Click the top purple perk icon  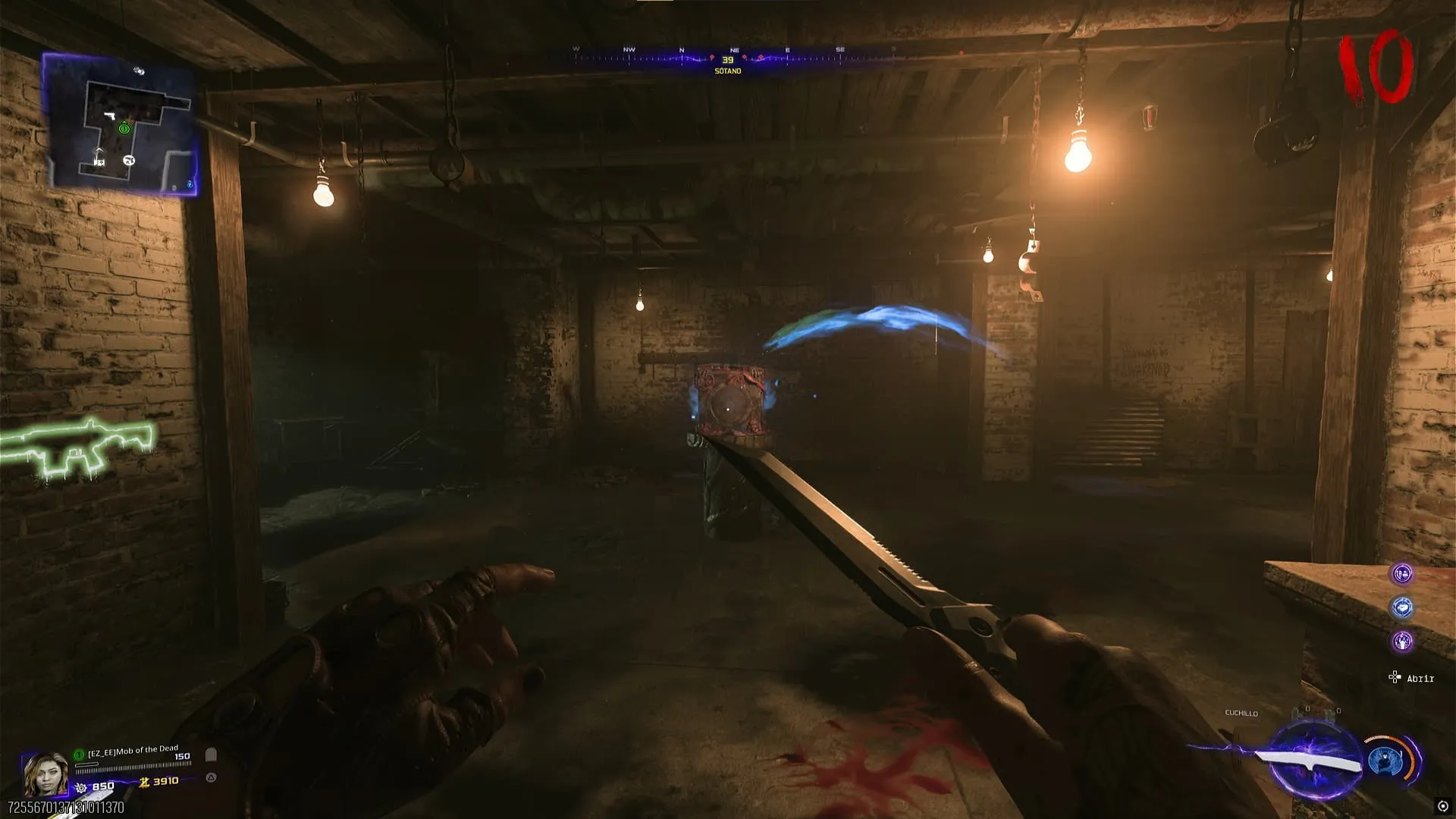click(x=1402, y=574)
